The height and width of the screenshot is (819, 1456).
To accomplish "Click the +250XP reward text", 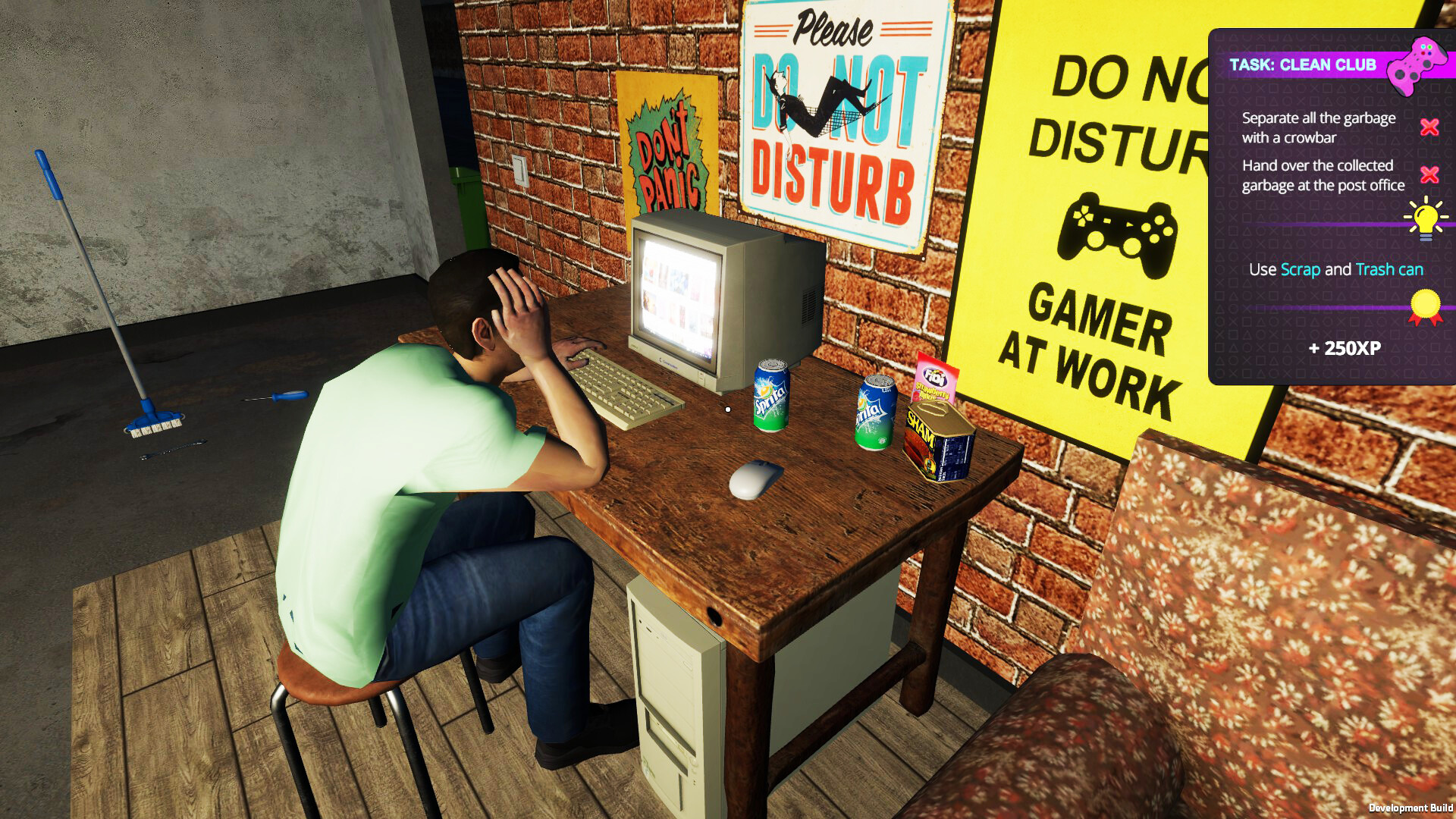I will 1345,347.
